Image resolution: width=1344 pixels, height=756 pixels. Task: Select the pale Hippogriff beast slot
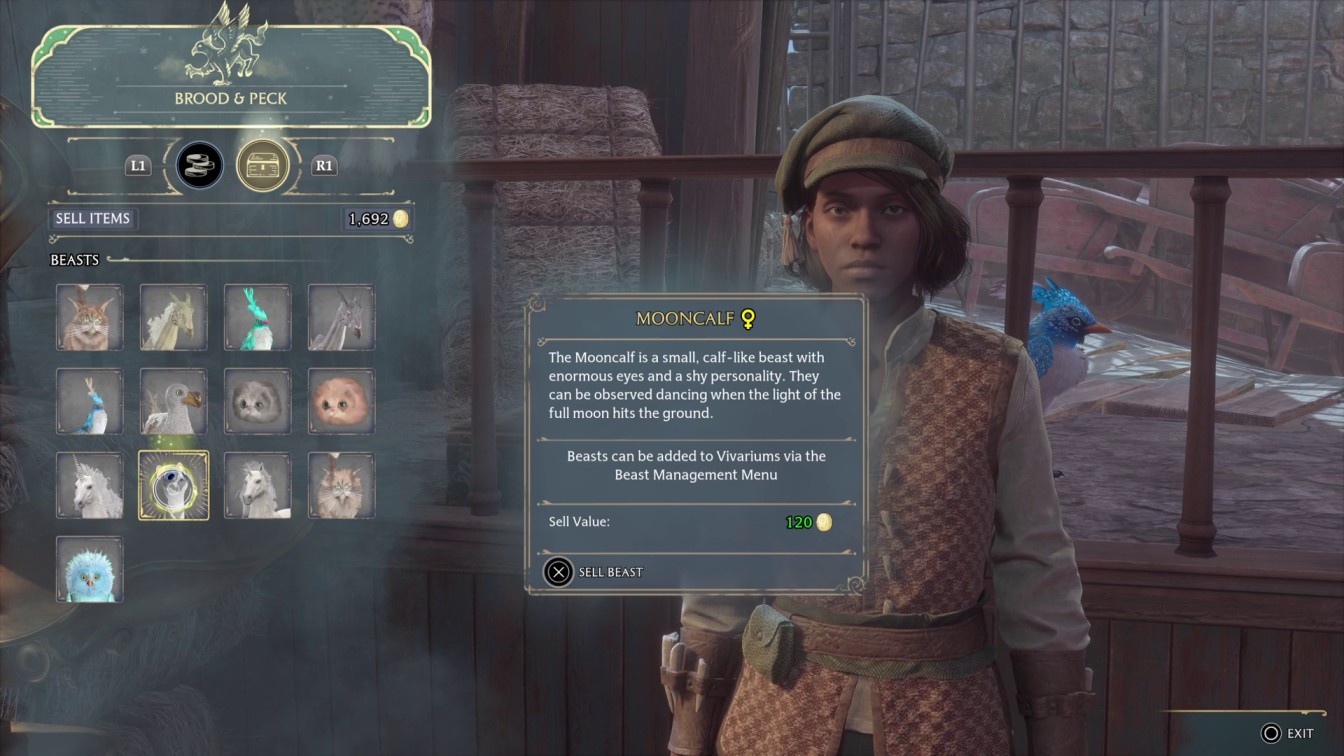click(x=174, y=317)
